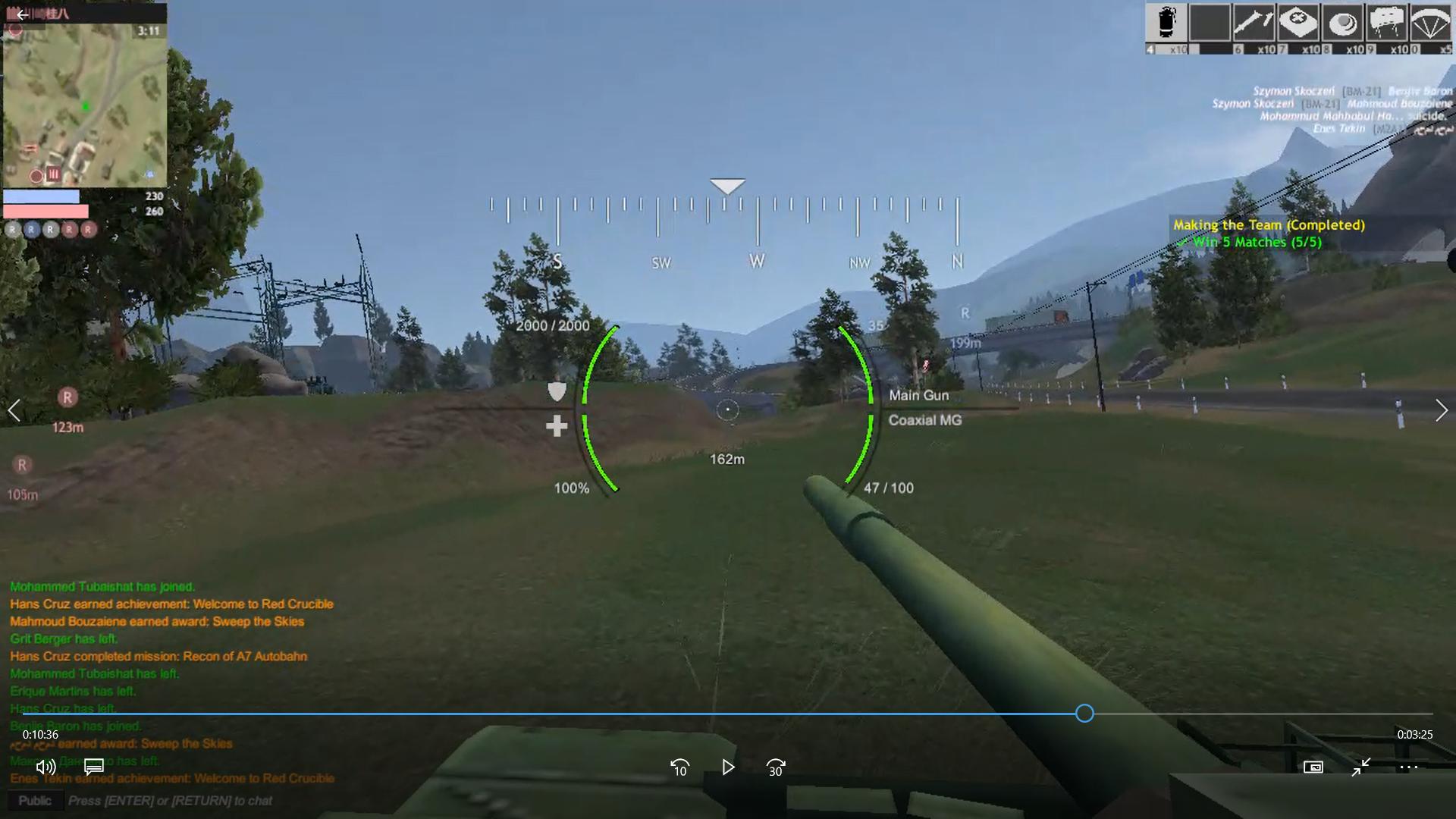Select the landmine icon in slot 7

[1300, 23]
